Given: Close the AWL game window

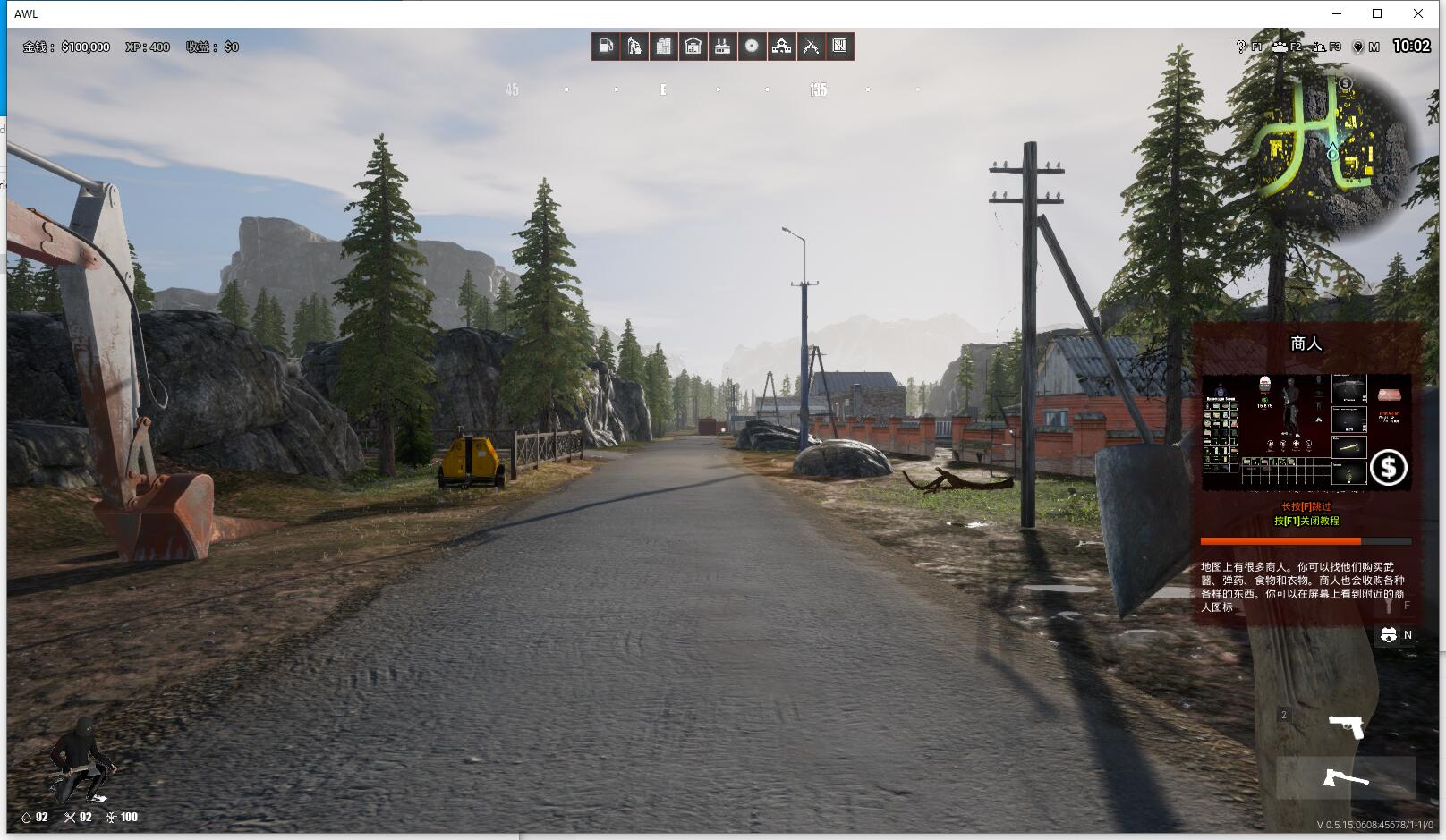Looking at the screenshot, I should (x=1418, y=13).
